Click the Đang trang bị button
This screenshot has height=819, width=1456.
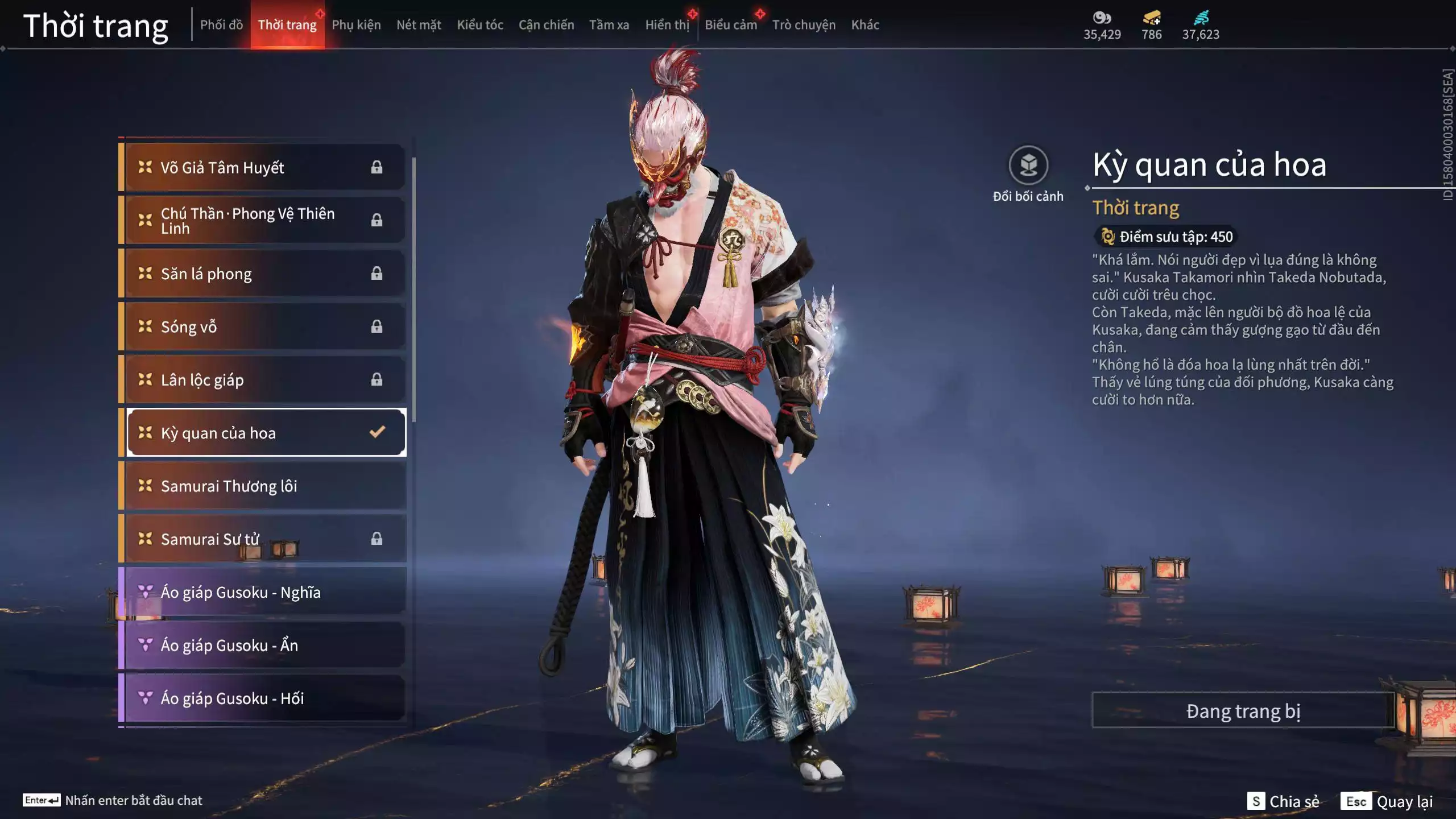click(1243, 711)
